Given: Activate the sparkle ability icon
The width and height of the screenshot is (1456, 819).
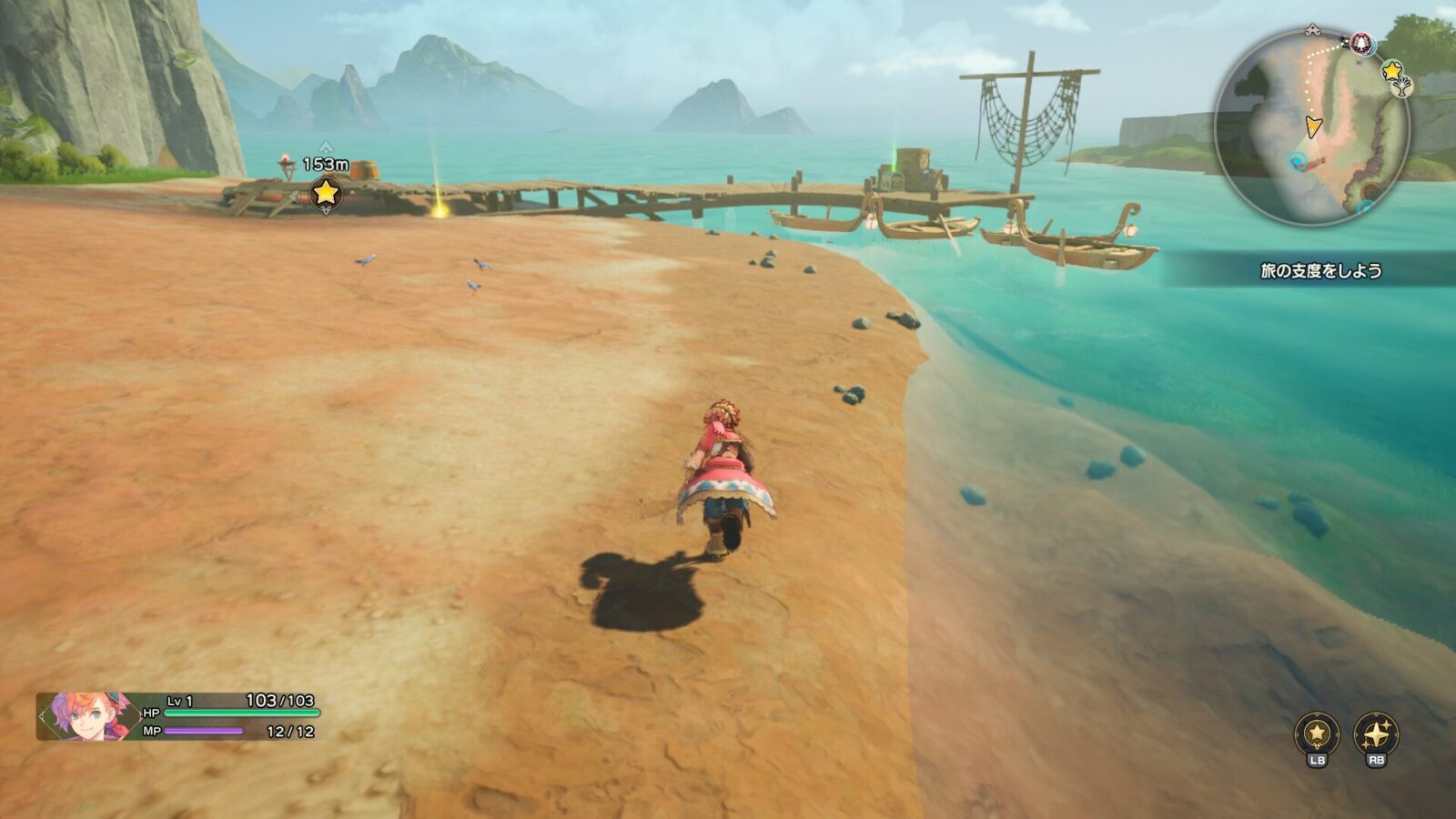Looking at the screenshot, I should tap(1375, 733).
